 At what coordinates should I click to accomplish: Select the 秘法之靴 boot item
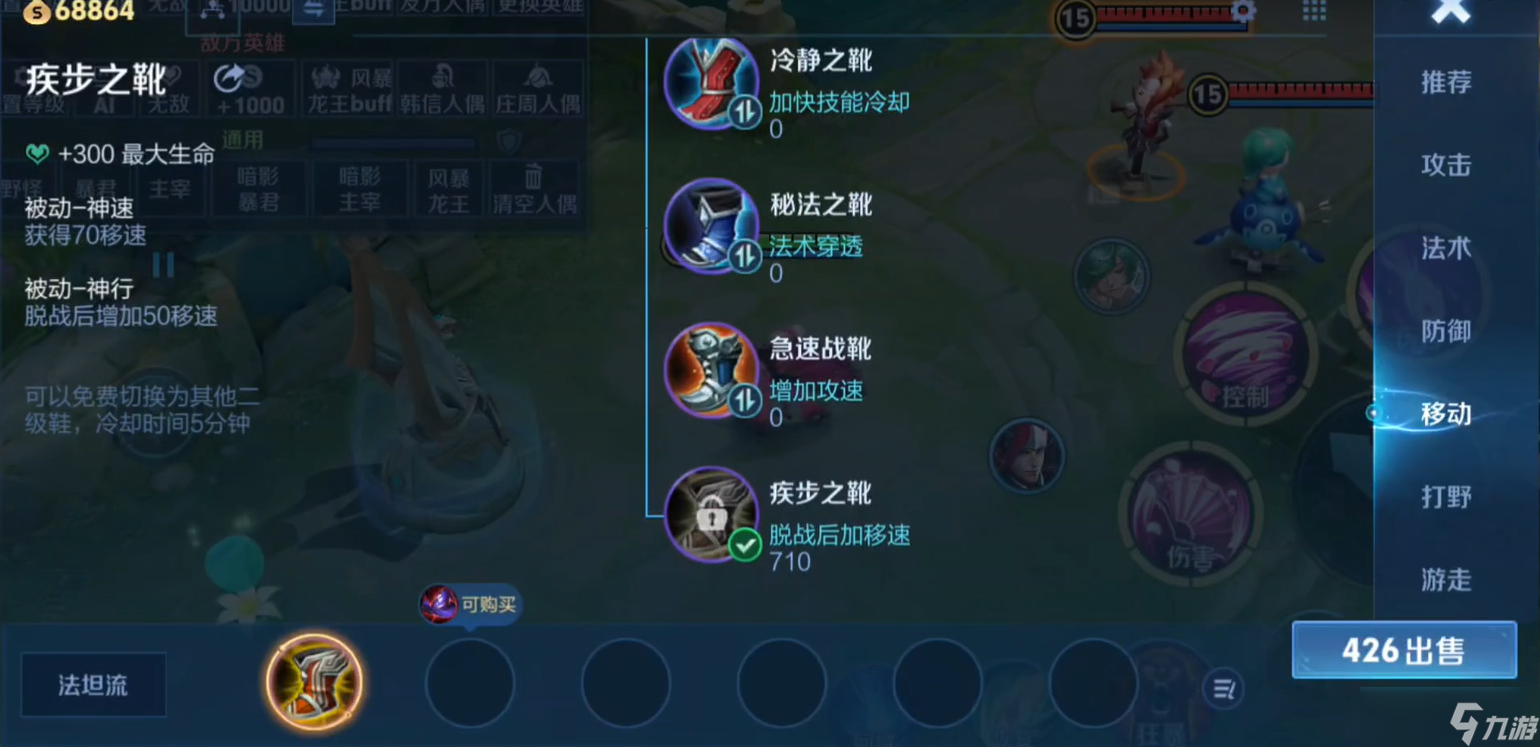[x=713, y=227]
